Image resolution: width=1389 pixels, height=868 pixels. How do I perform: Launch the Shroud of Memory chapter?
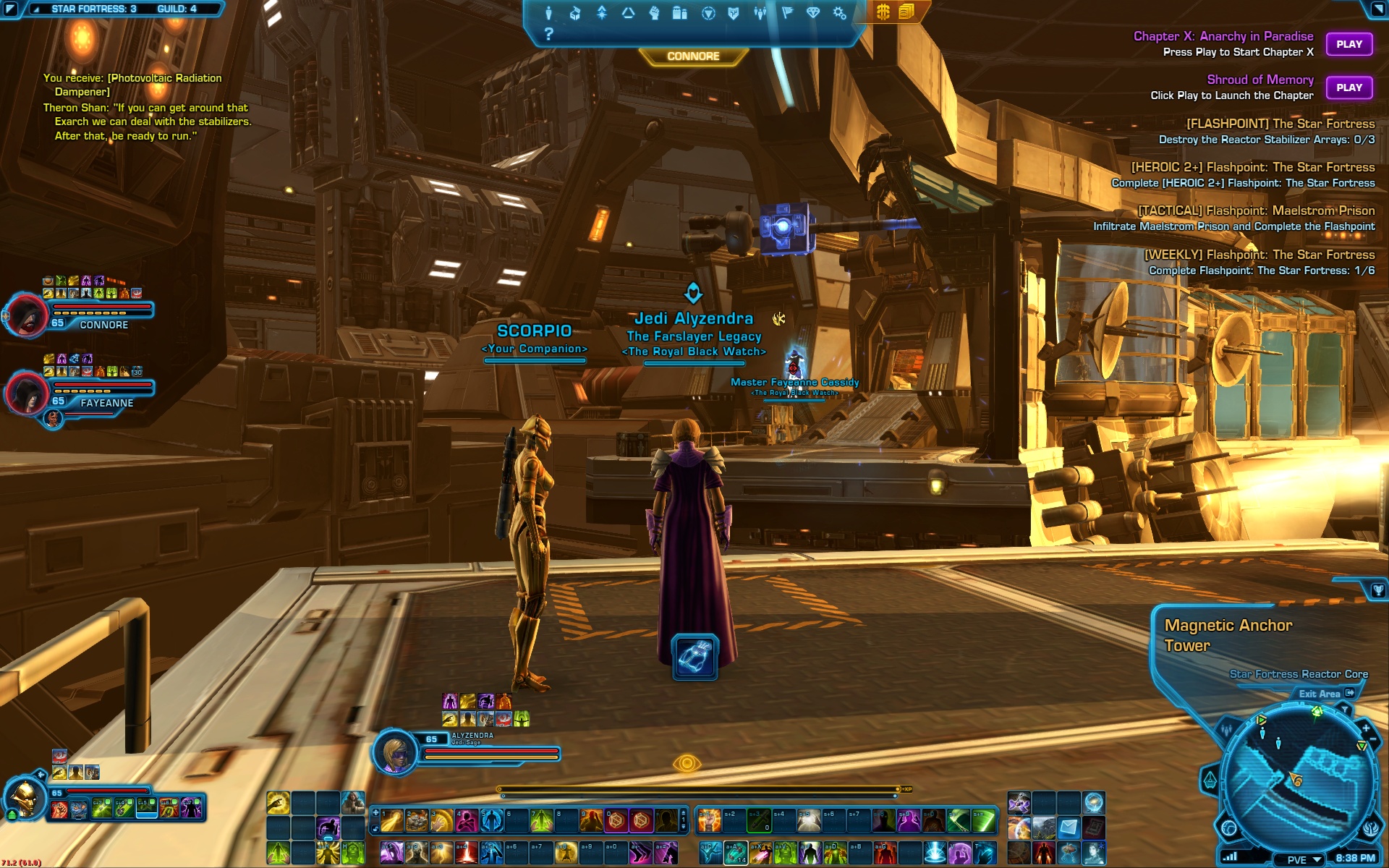click(x=1348, y=88)
